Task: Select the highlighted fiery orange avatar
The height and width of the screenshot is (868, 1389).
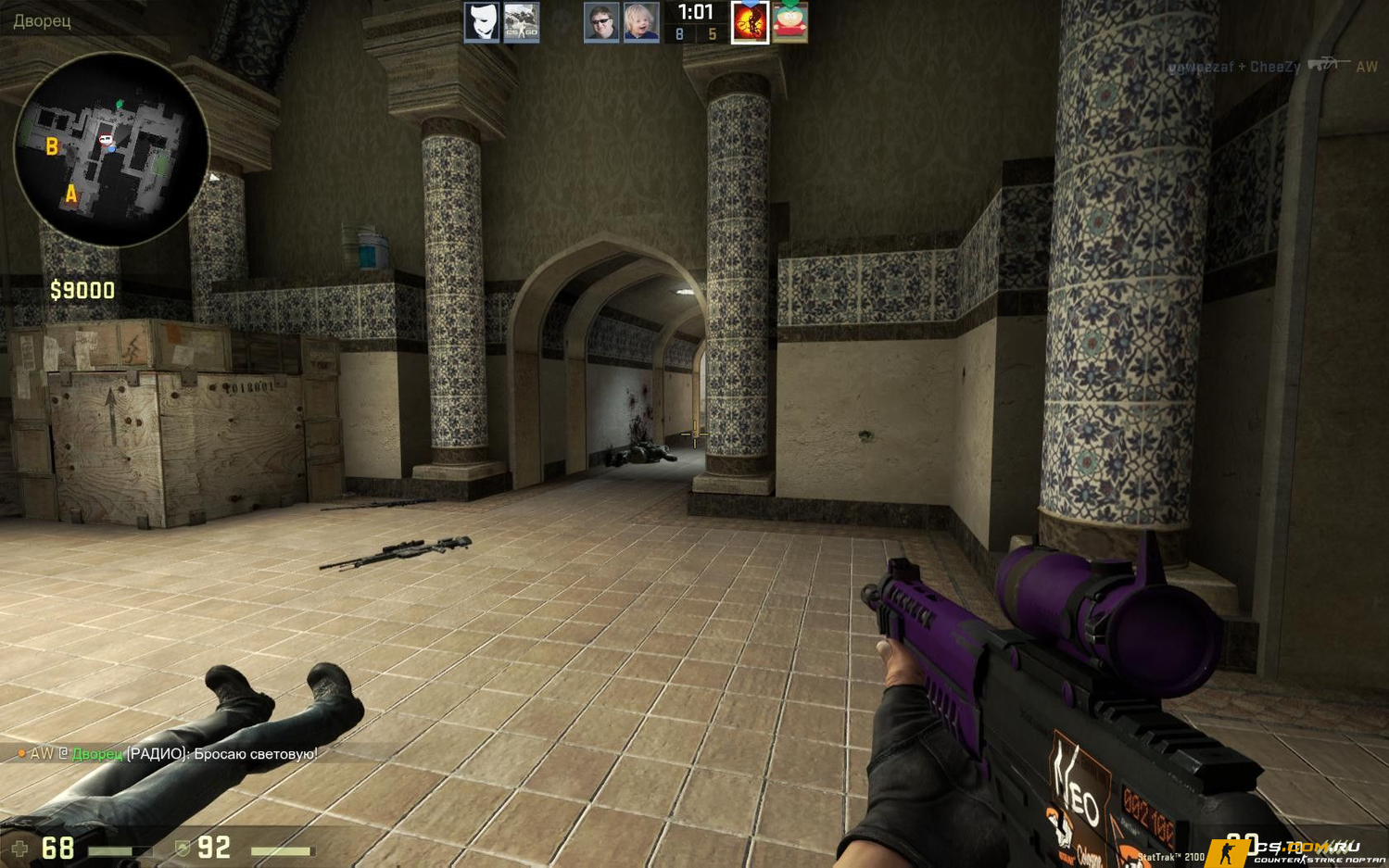Action: point(750,22)
